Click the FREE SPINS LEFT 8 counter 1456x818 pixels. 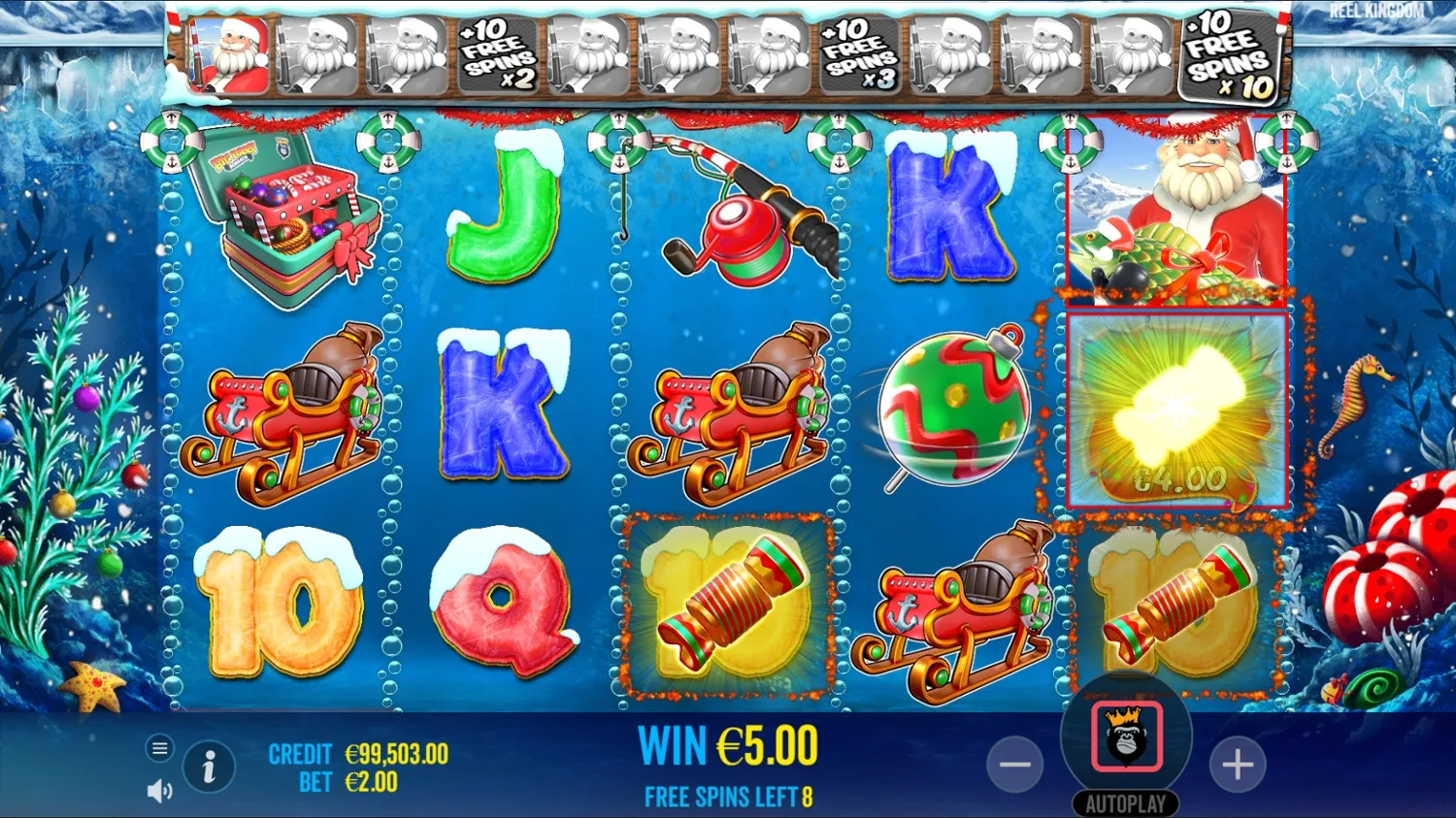[x=728, y=797]
